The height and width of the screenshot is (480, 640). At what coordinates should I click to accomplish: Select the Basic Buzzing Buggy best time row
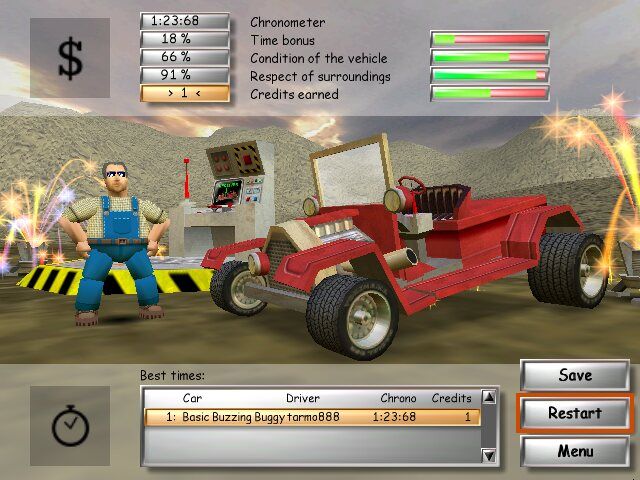point(312,417)
